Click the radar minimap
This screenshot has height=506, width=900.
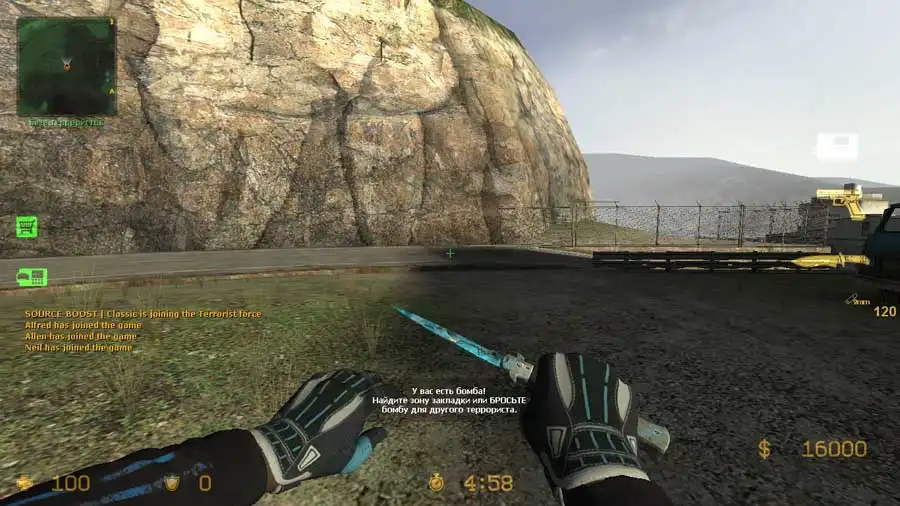click(66, 66)
